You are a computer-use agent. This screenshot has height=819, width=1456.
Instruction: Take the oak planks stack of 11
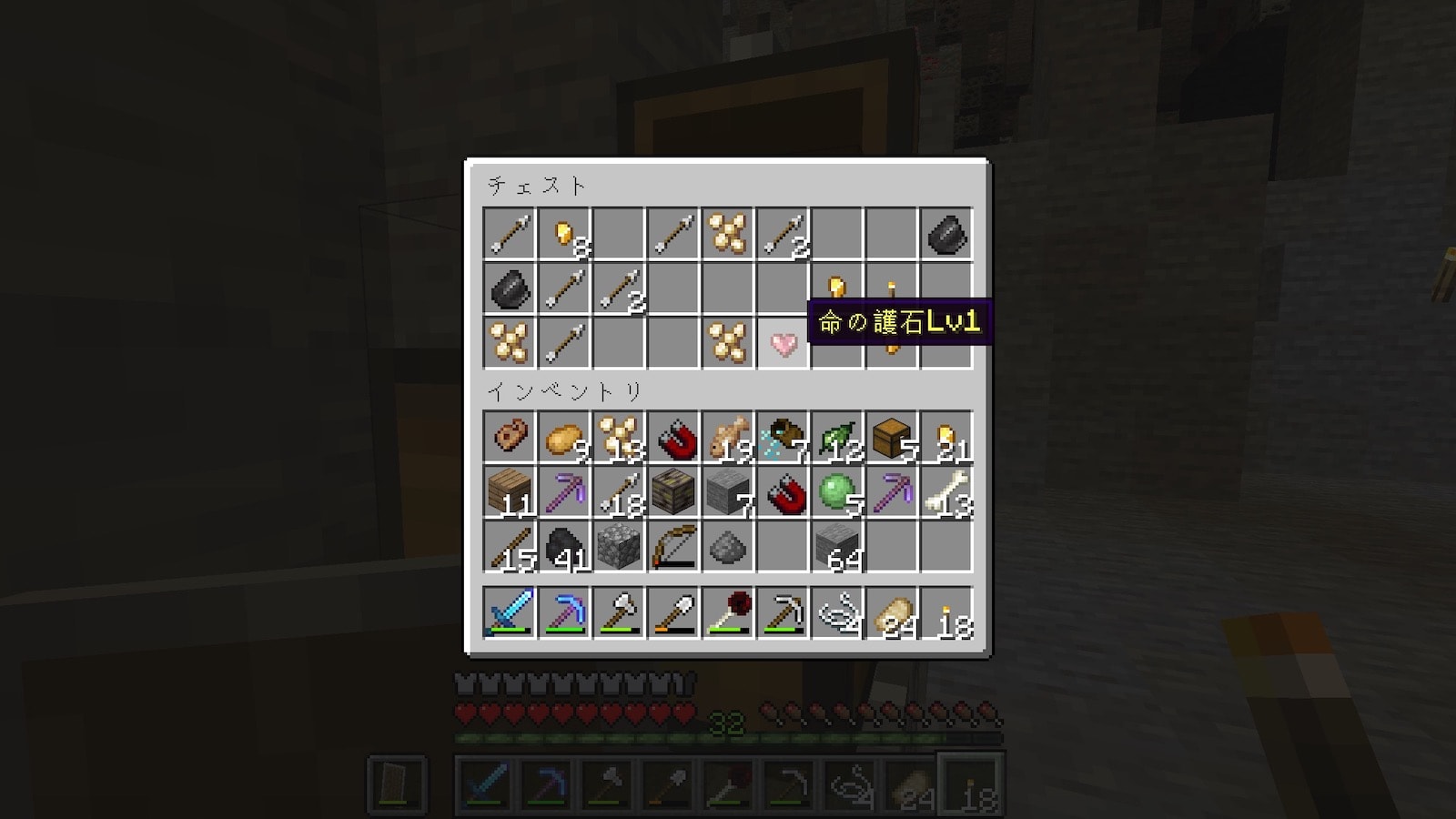[x=510, y=492]
